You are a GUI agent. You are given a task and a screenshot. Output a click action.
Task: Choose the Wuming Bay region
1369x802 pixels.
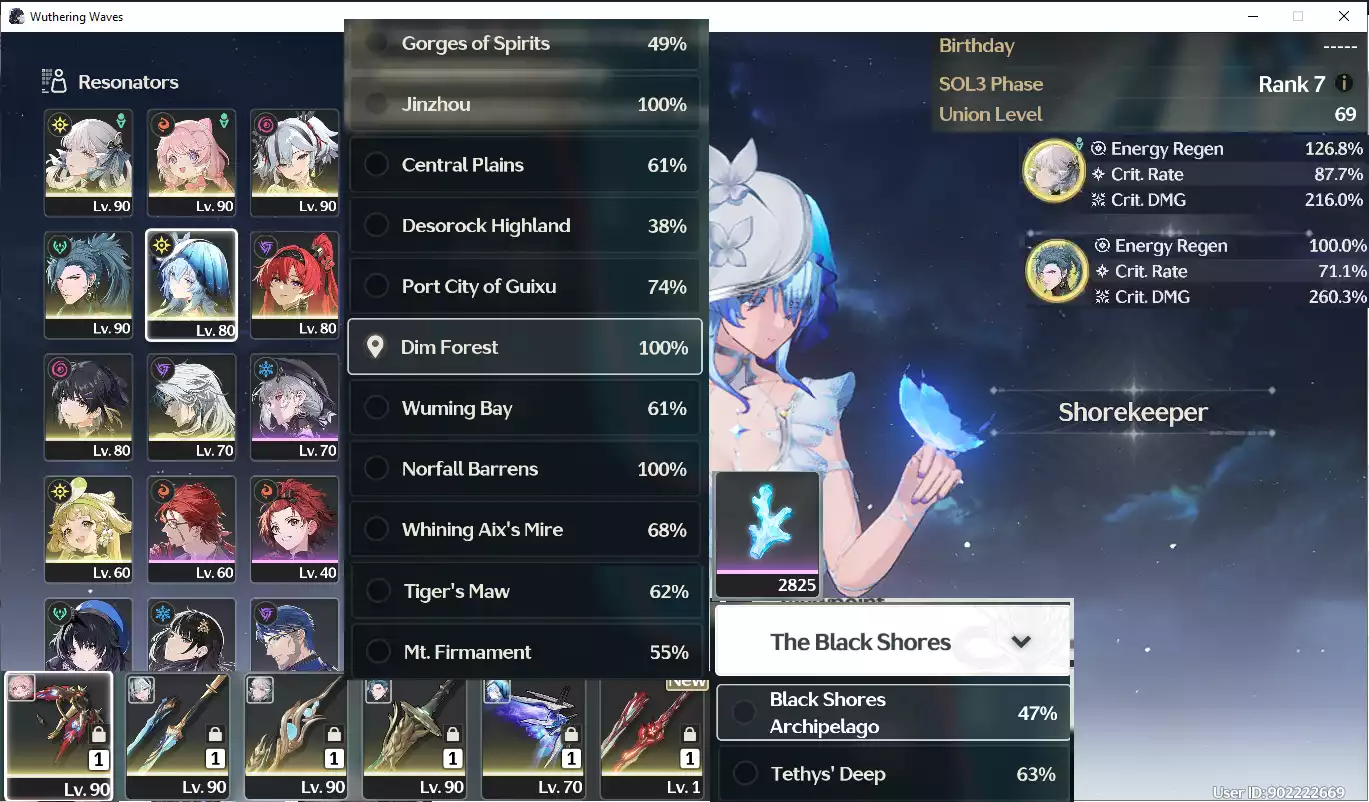pos(525,408)
